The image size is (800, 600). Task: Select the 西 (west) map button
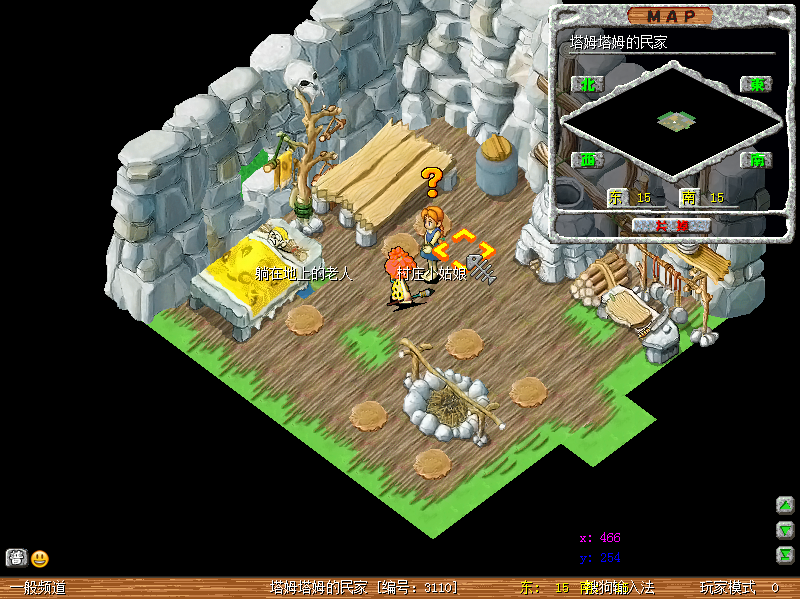587,160
